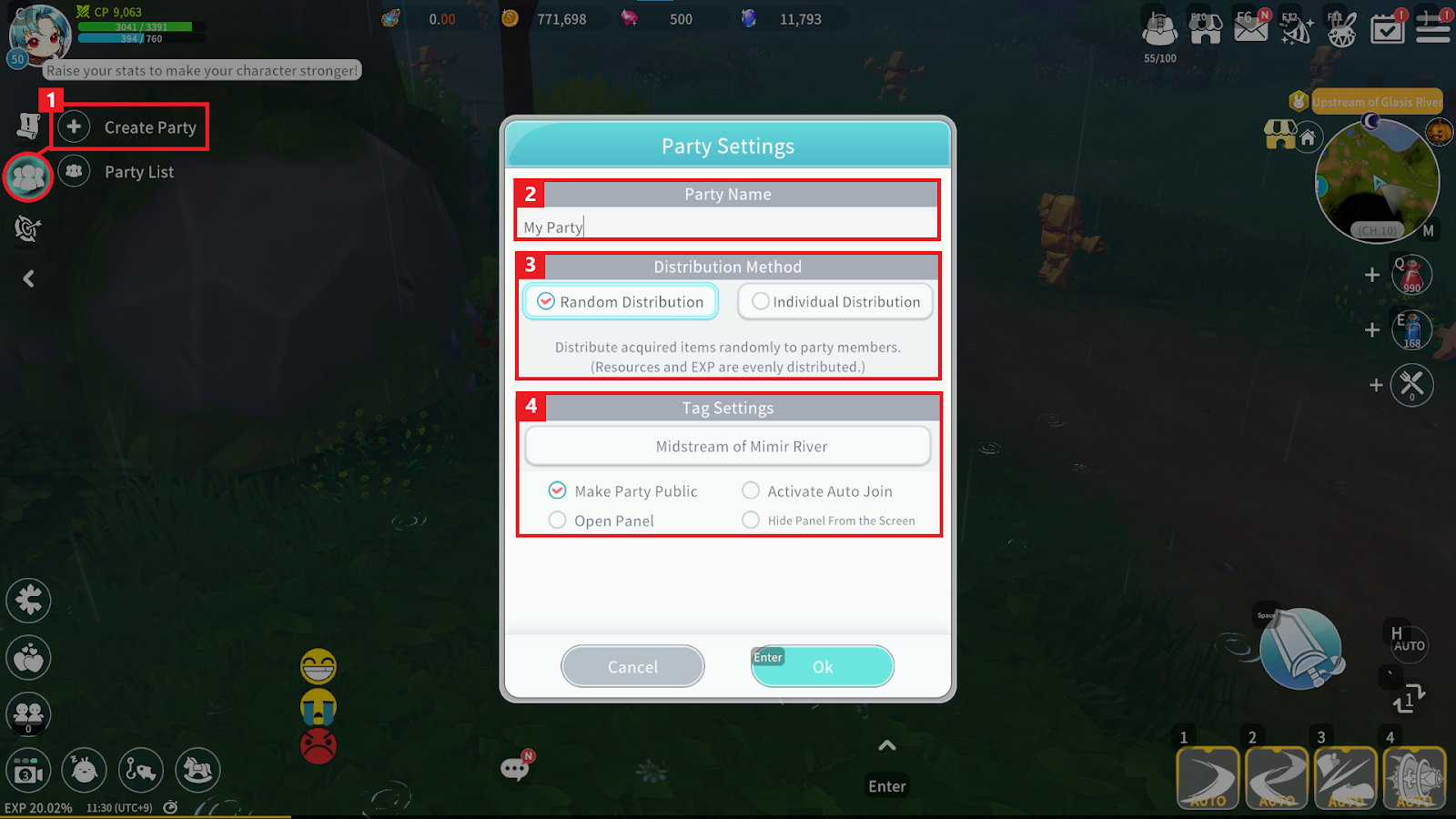The width and height of the screenshot is (1456, 819).
Task: Click the Create Party button
Action: point(131,127)
